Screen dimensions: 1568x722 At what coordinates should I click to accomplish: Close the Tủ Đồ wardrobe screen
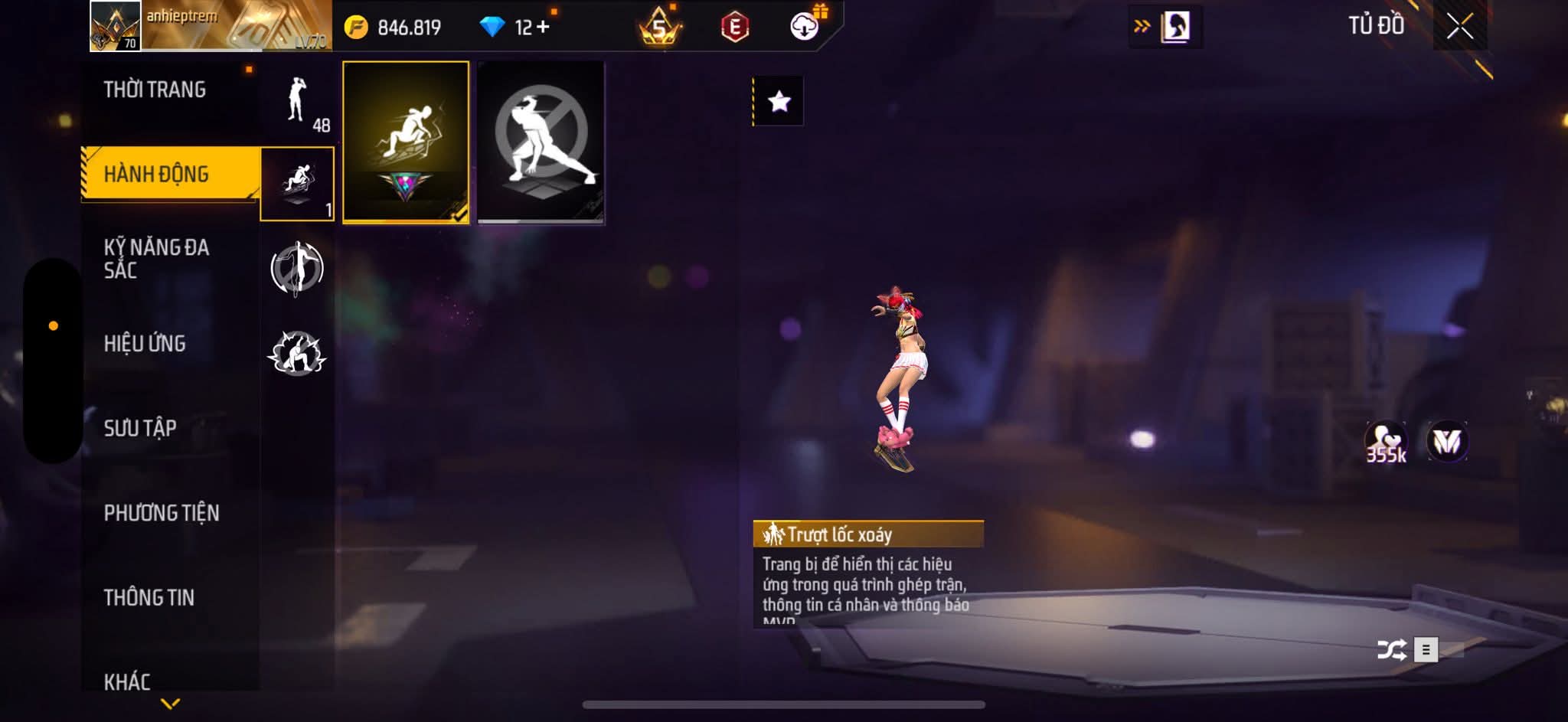coord(1459,27)
